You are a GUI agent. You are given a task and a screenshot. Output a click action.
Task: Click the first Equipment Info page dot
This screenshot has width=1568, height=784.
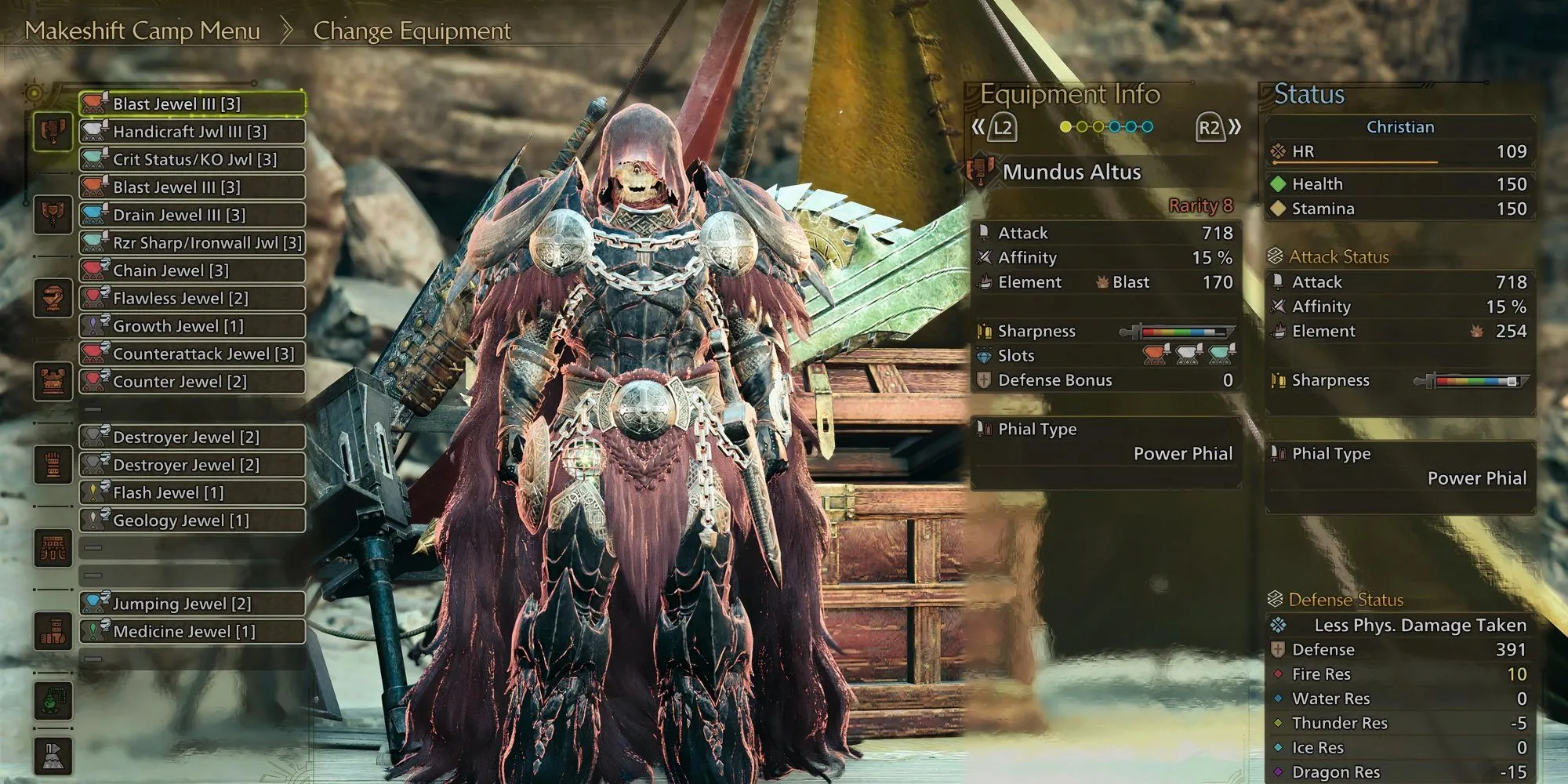pos(1065,127)
